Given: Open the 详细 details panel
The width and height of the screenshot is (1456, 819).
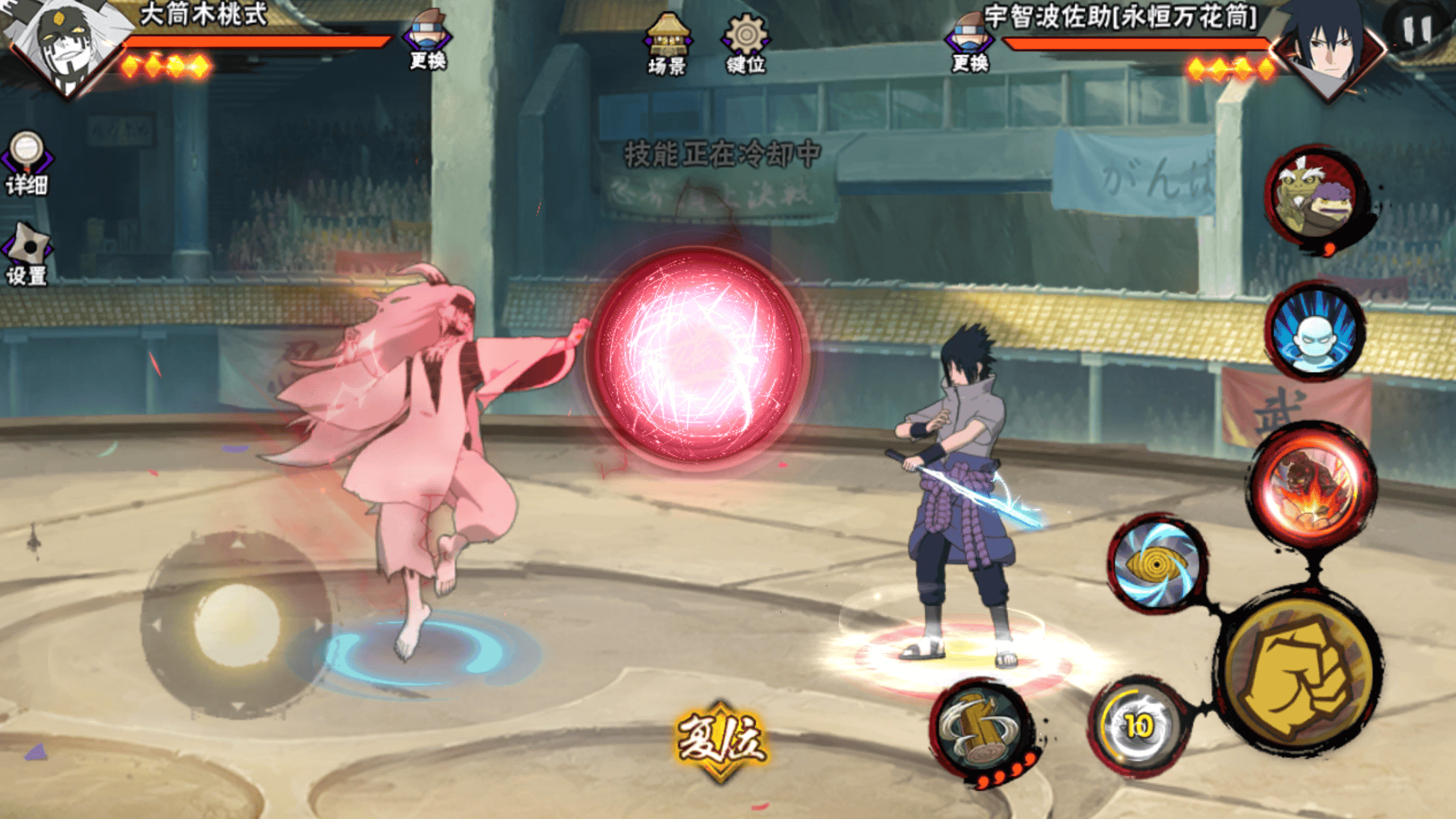Looking at the screenshot, I should pyautogui.click(x=27, y=163).
